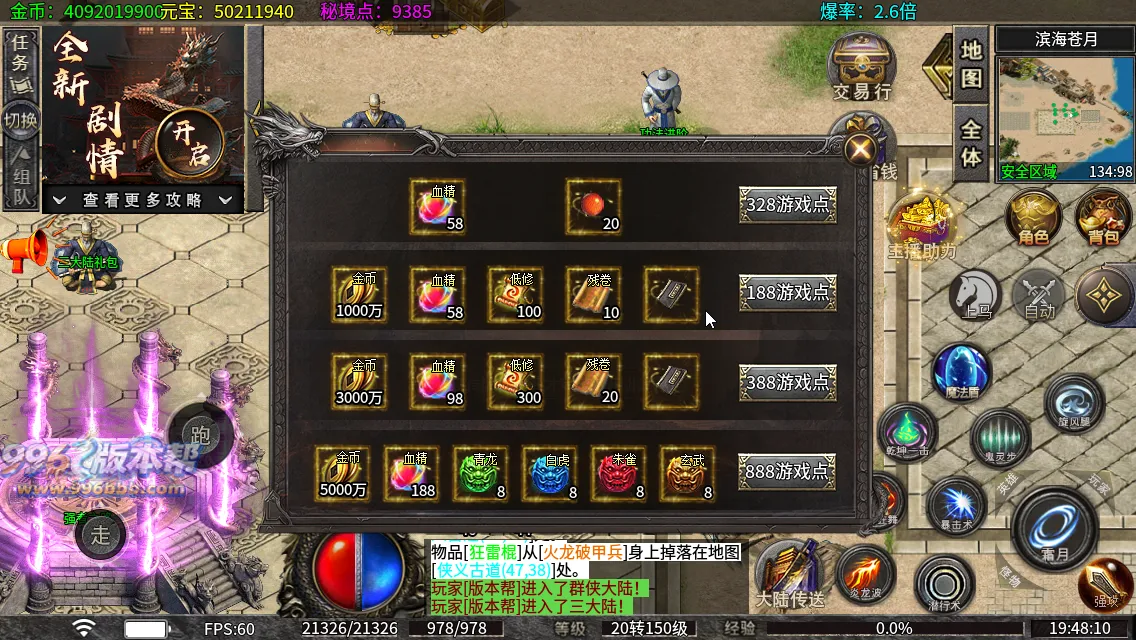Buy the 328游戏点 package
This screenshot has height=640, width=1136.
tap(788, 205)
